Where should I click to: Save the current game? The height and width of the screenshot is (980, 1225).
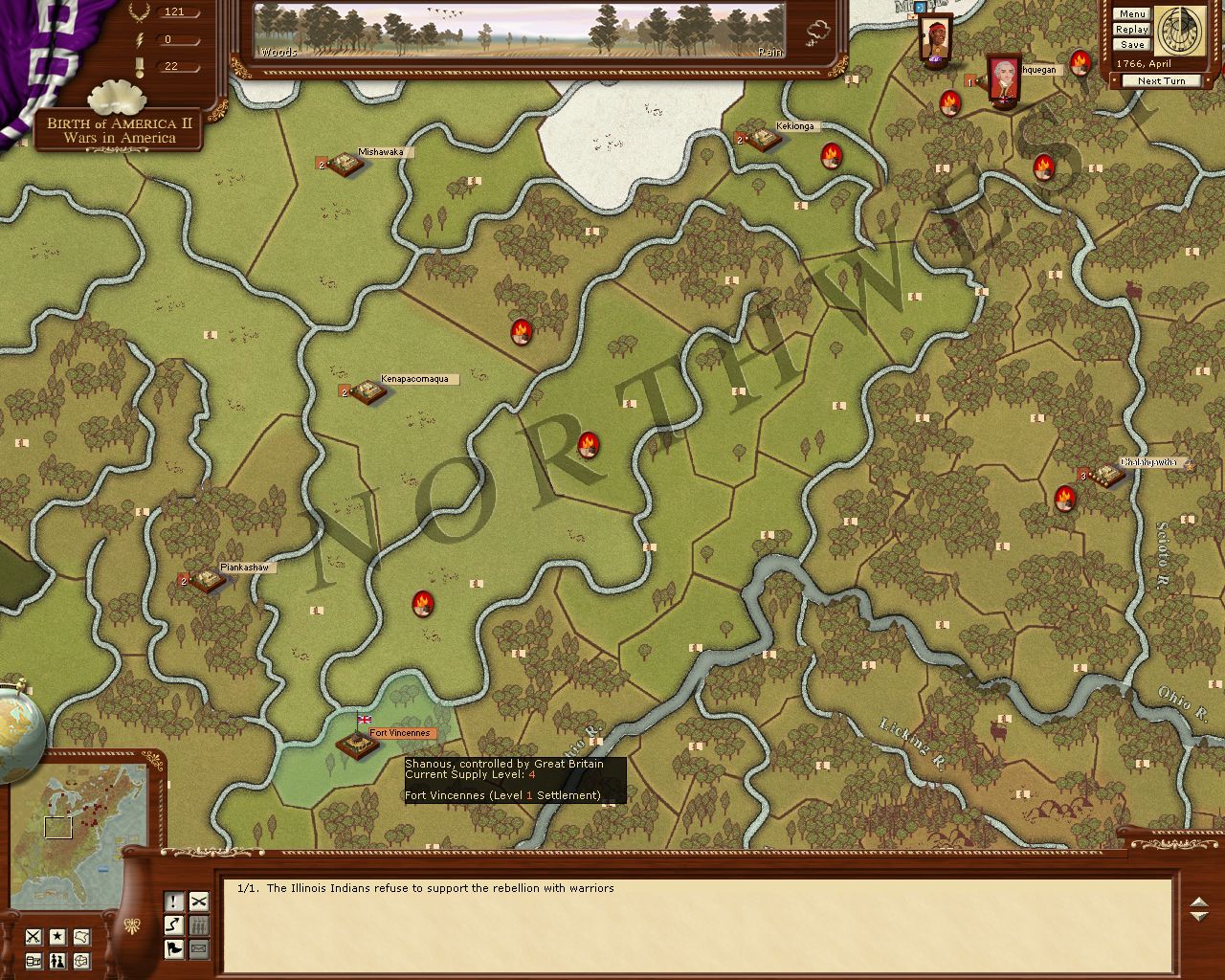[1131, 45]
